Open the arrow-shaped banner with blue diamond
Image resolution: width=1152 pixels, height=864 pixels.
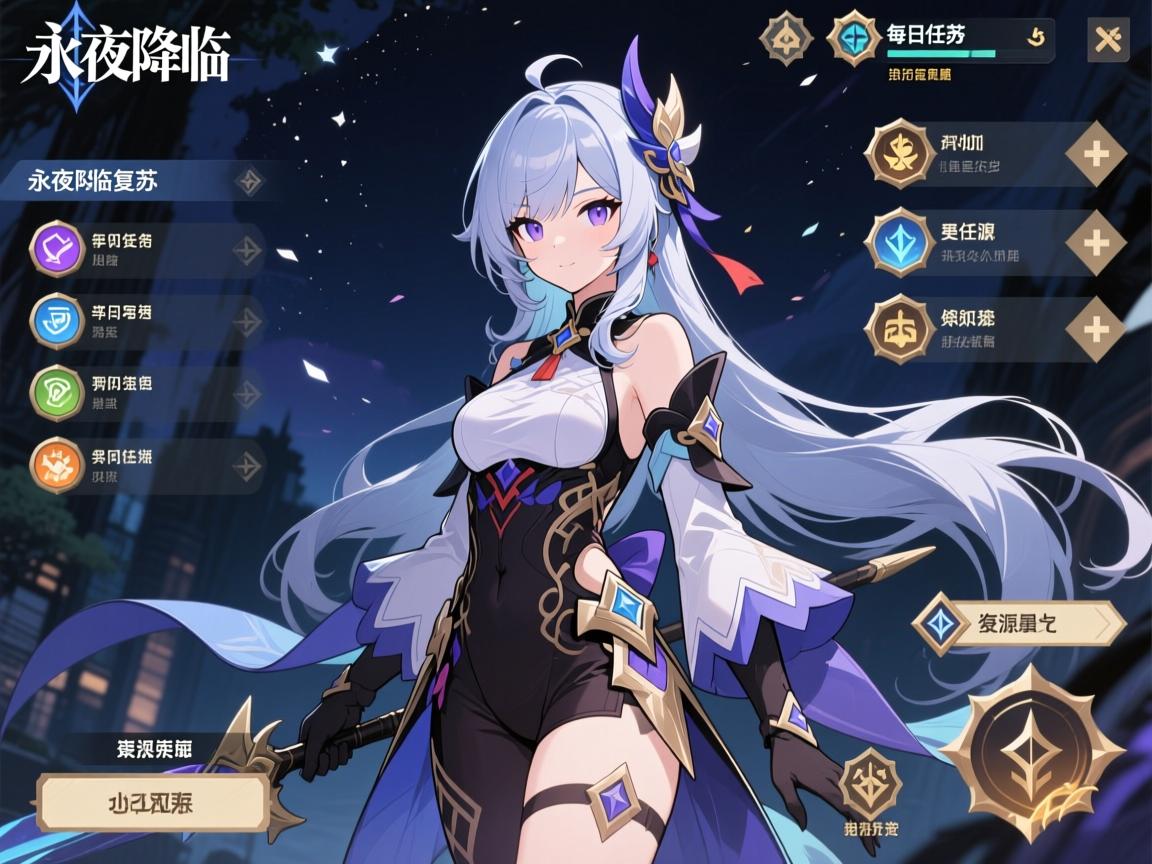tap(1018, 624)
